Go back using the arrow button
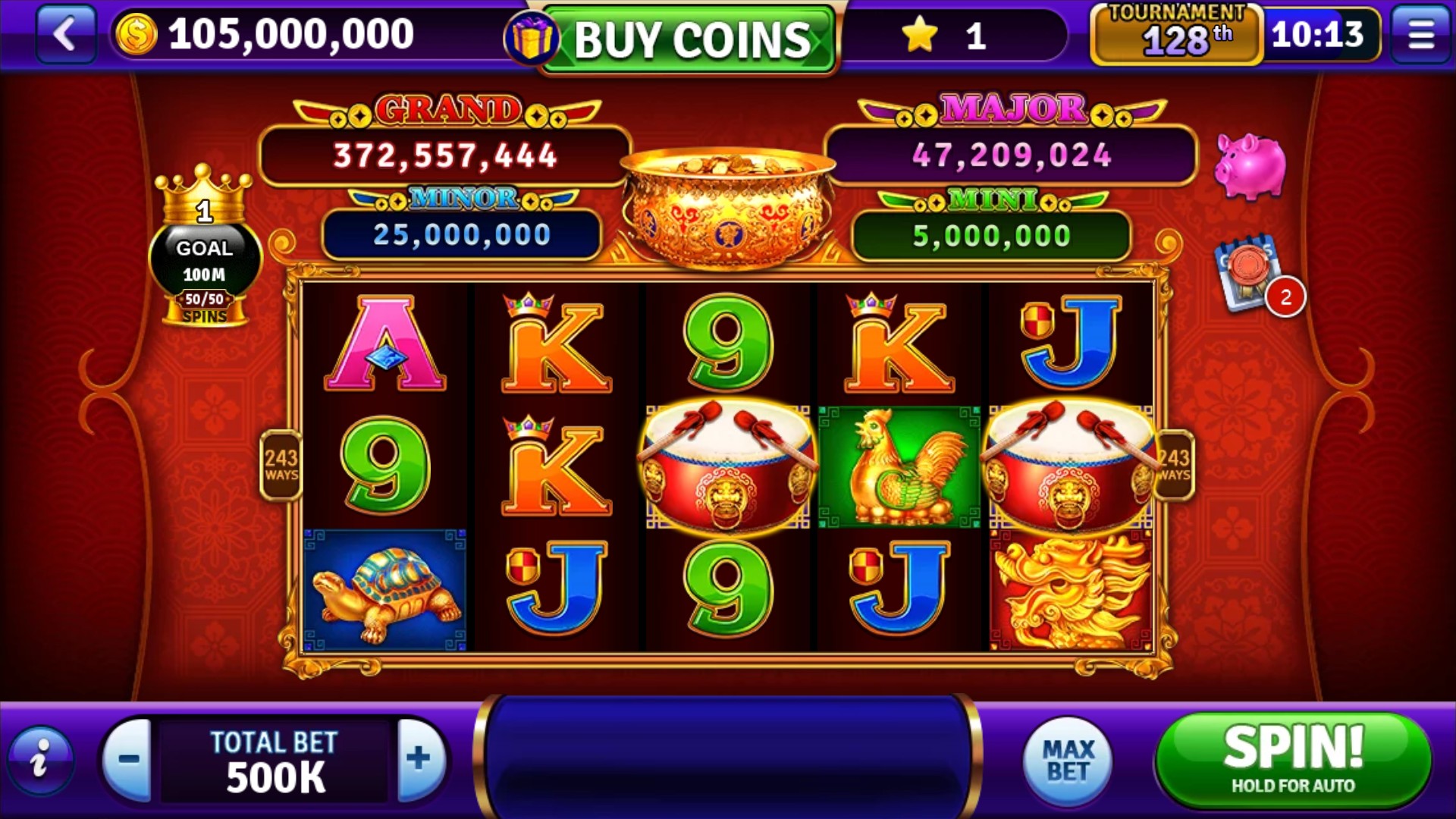This screenshot has width=1456, height=819. point(66,34)
